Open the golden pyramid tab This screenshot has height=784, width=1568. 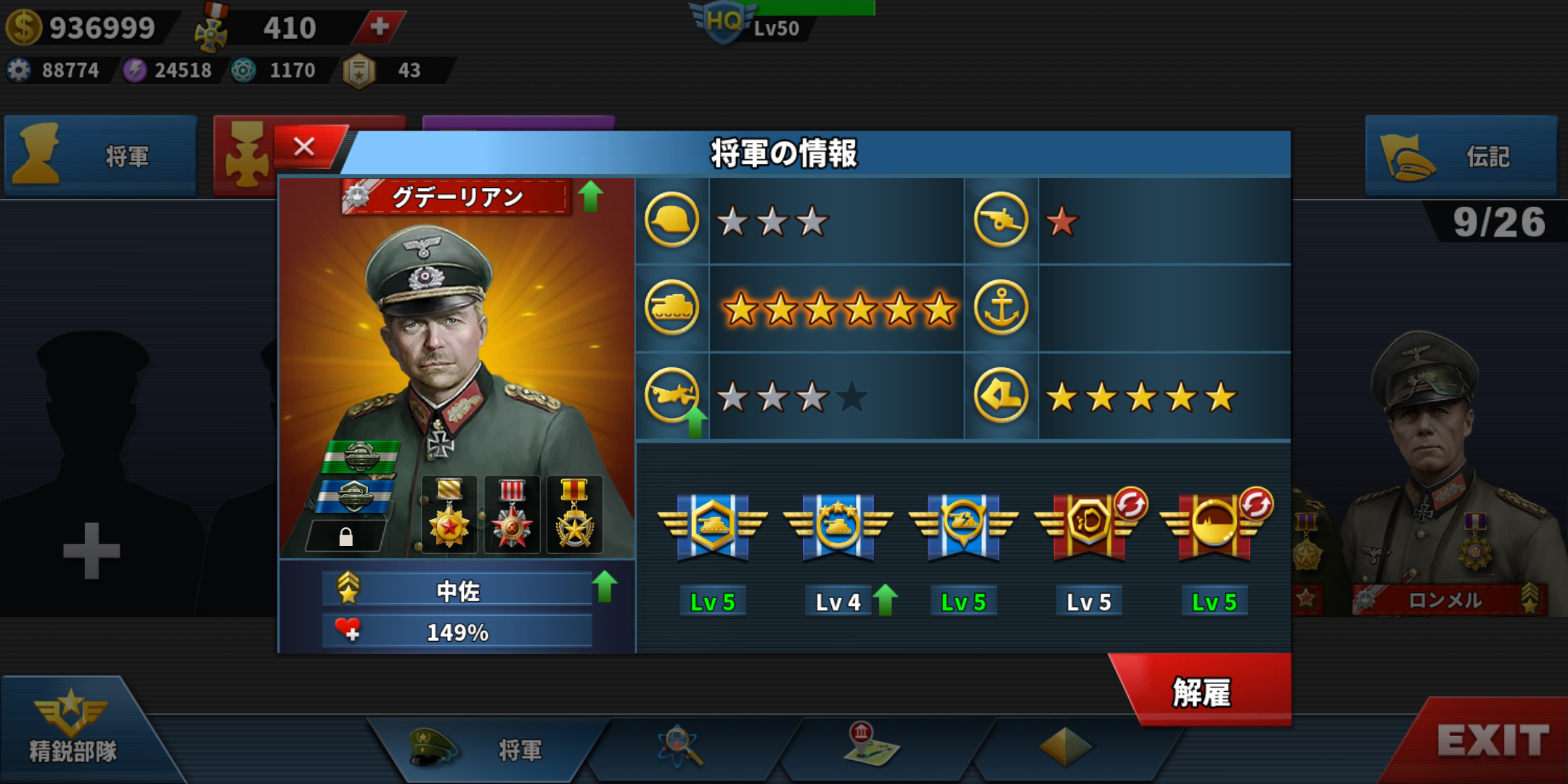click(x=1064, y=746)
